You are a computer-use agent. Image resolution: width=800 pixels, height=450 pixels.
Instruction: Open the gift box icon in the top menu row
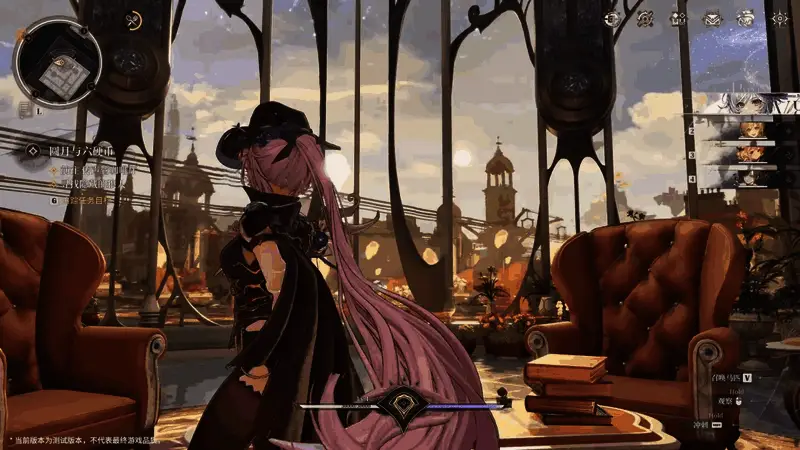tap(679, 18)
